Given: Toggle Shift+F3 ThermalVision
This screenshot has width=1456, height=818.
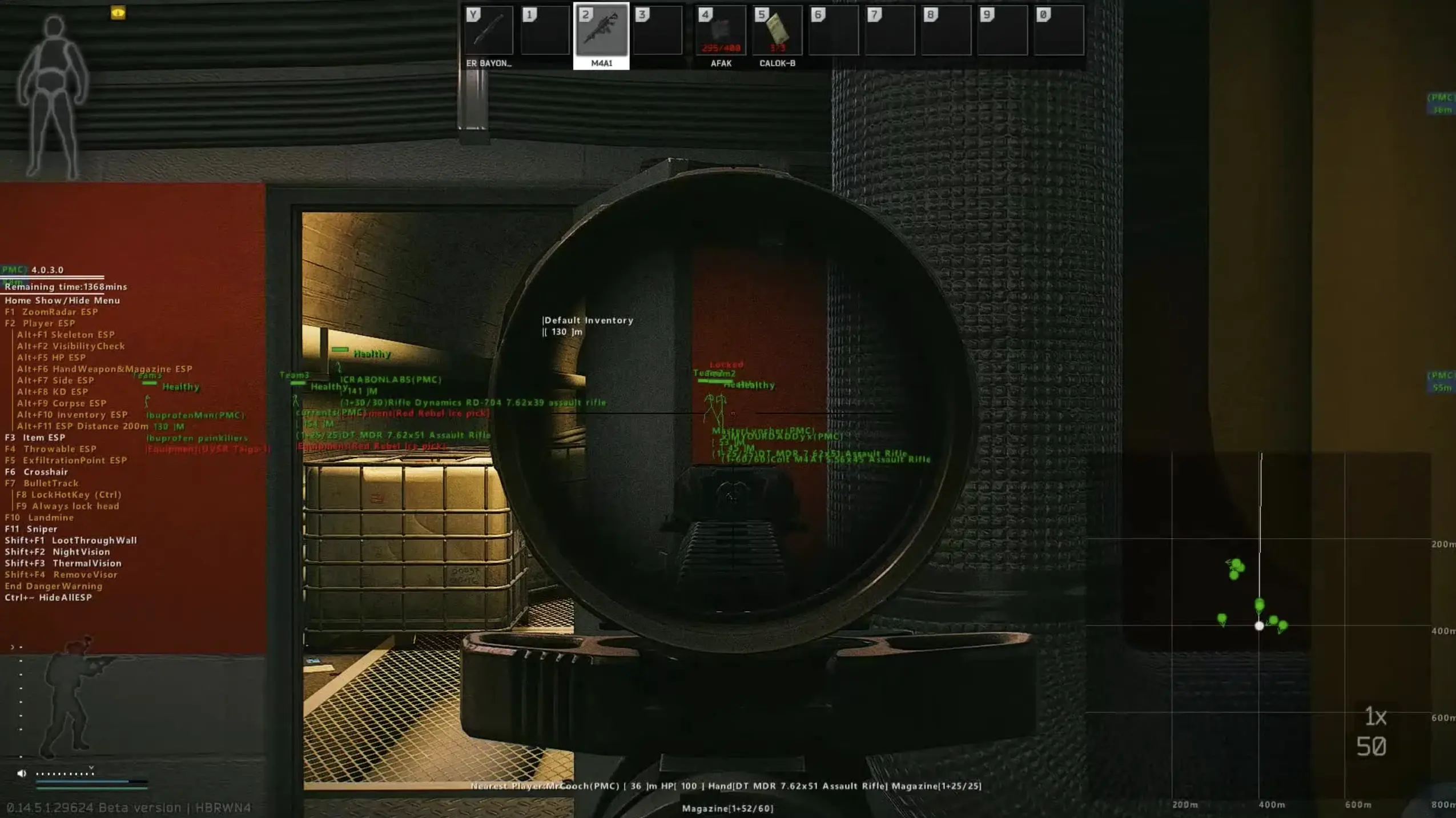Looking at the screenshot, I should pos(63,563).
